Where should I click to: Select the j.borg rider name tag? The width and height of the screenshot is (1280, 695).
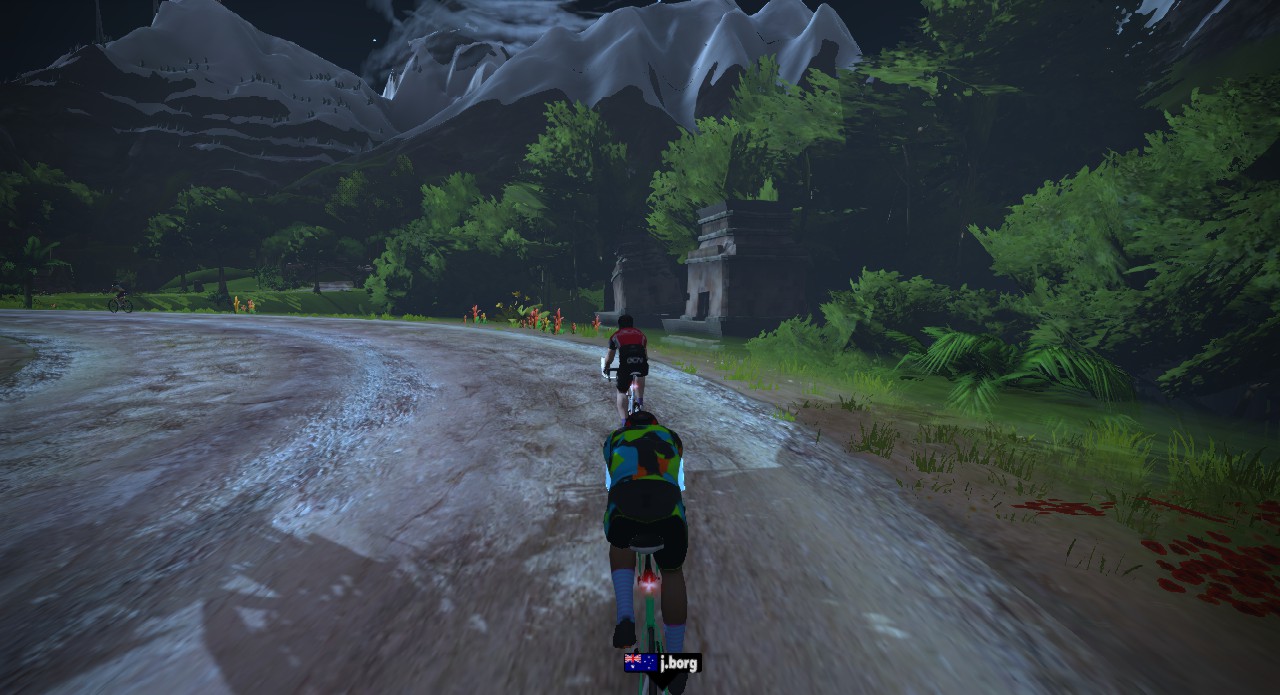(x=663, y=662)
